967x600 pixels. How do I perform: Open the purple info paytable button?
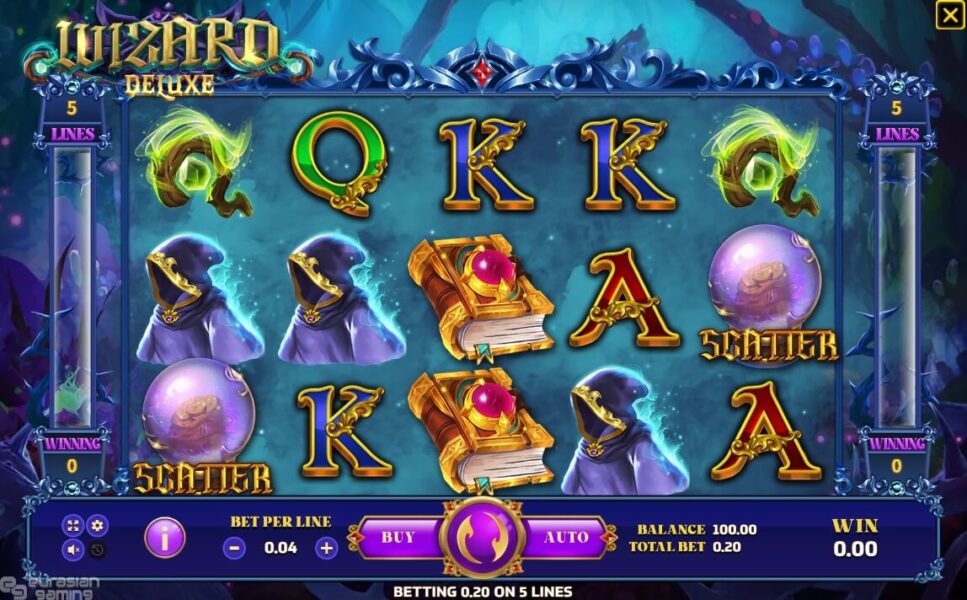pos(165,538)
